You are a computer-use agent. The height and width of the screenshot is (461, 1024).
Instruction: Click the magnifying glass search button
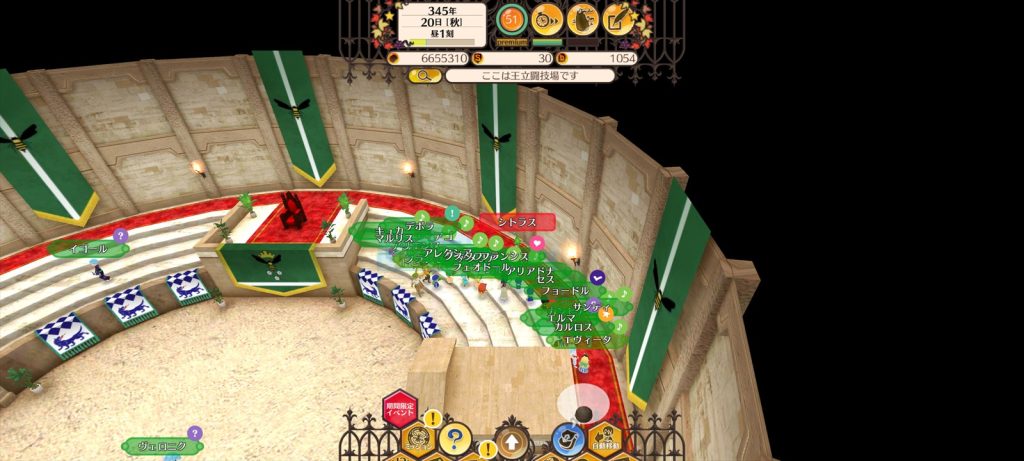[424, 75]
